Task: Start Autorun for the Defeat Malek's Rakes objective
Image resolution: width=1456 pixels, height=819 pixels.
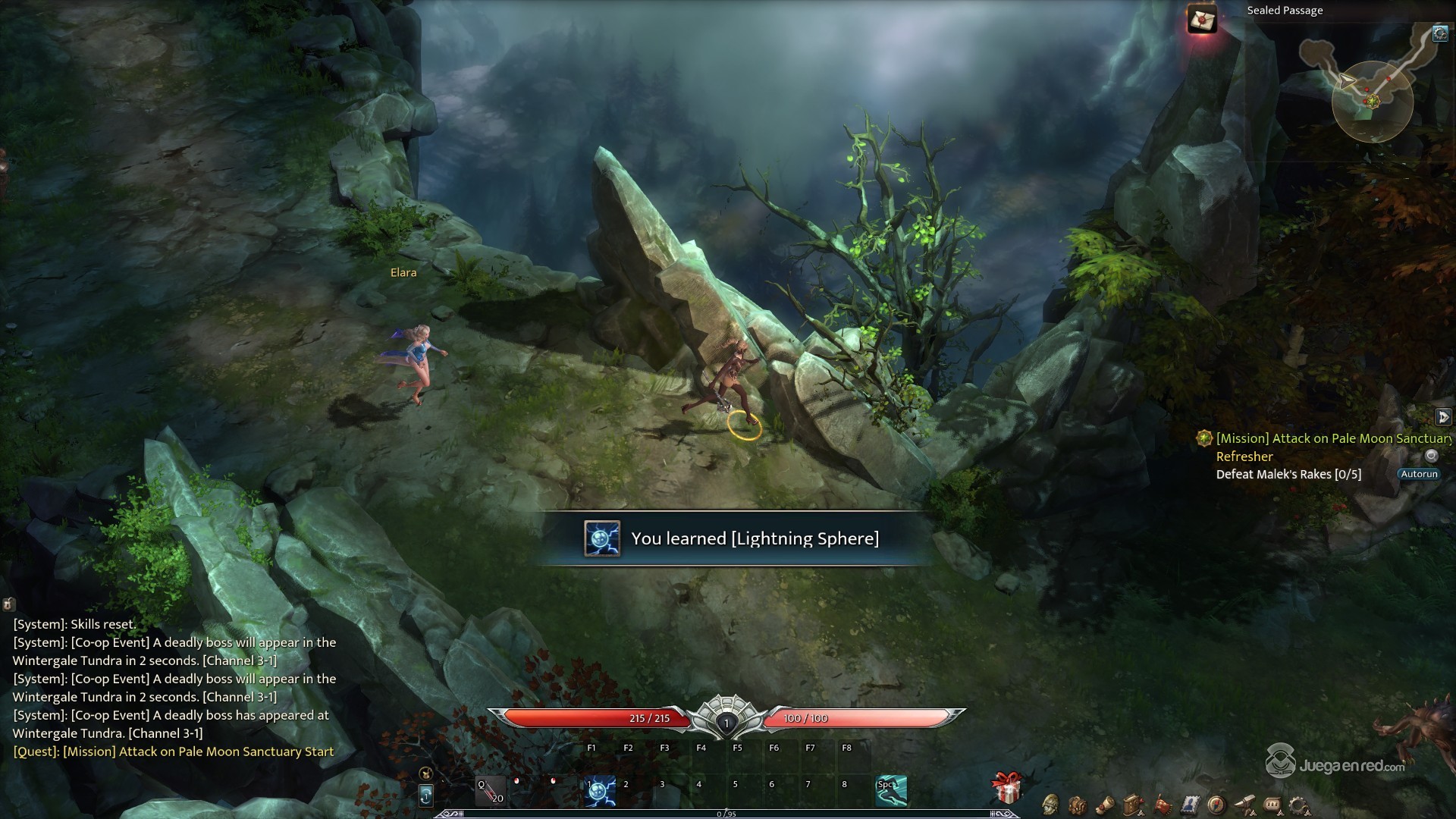Action: 1419,474
